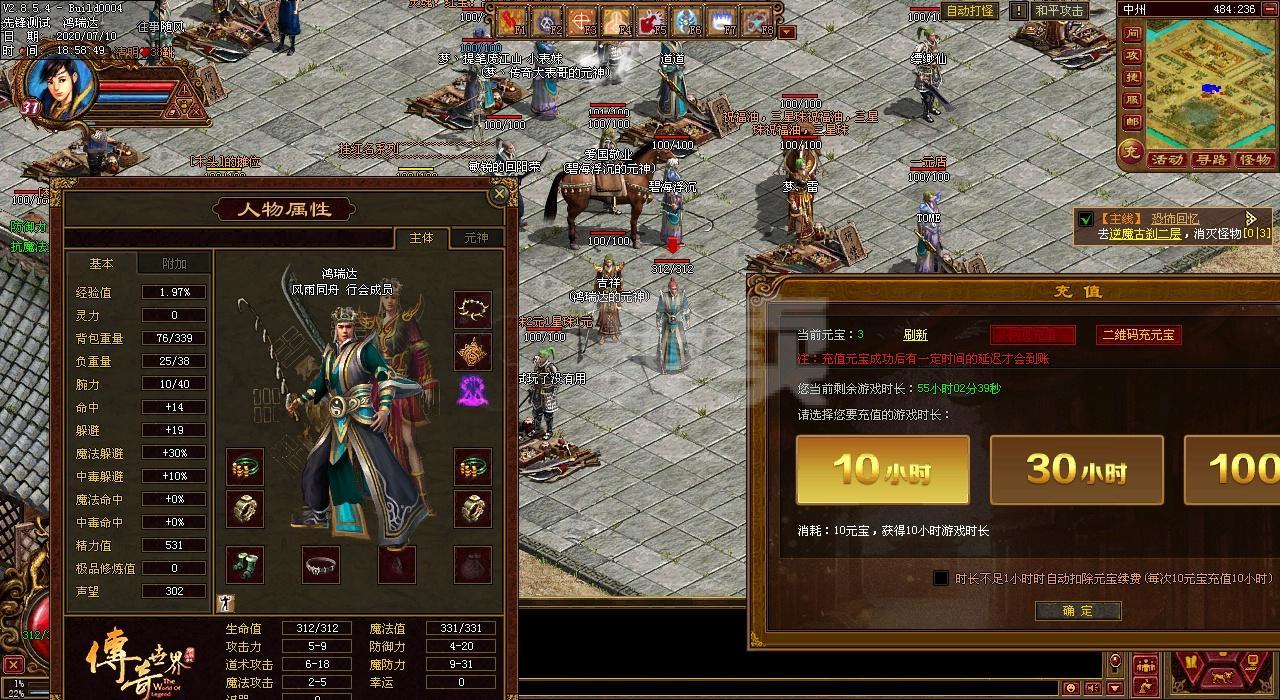This screenshot has width=1280, height=700.
Task: Open 二维码充元宝 QR recharge
Action: [1138, 335]
